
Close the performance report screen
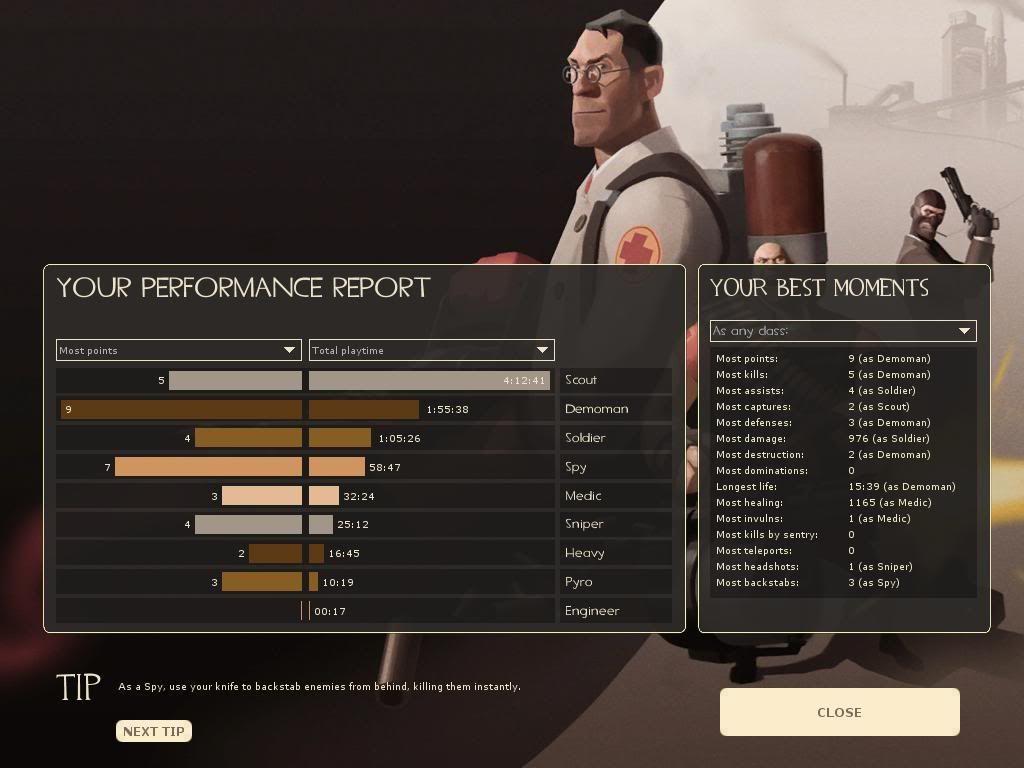[839, 712]
